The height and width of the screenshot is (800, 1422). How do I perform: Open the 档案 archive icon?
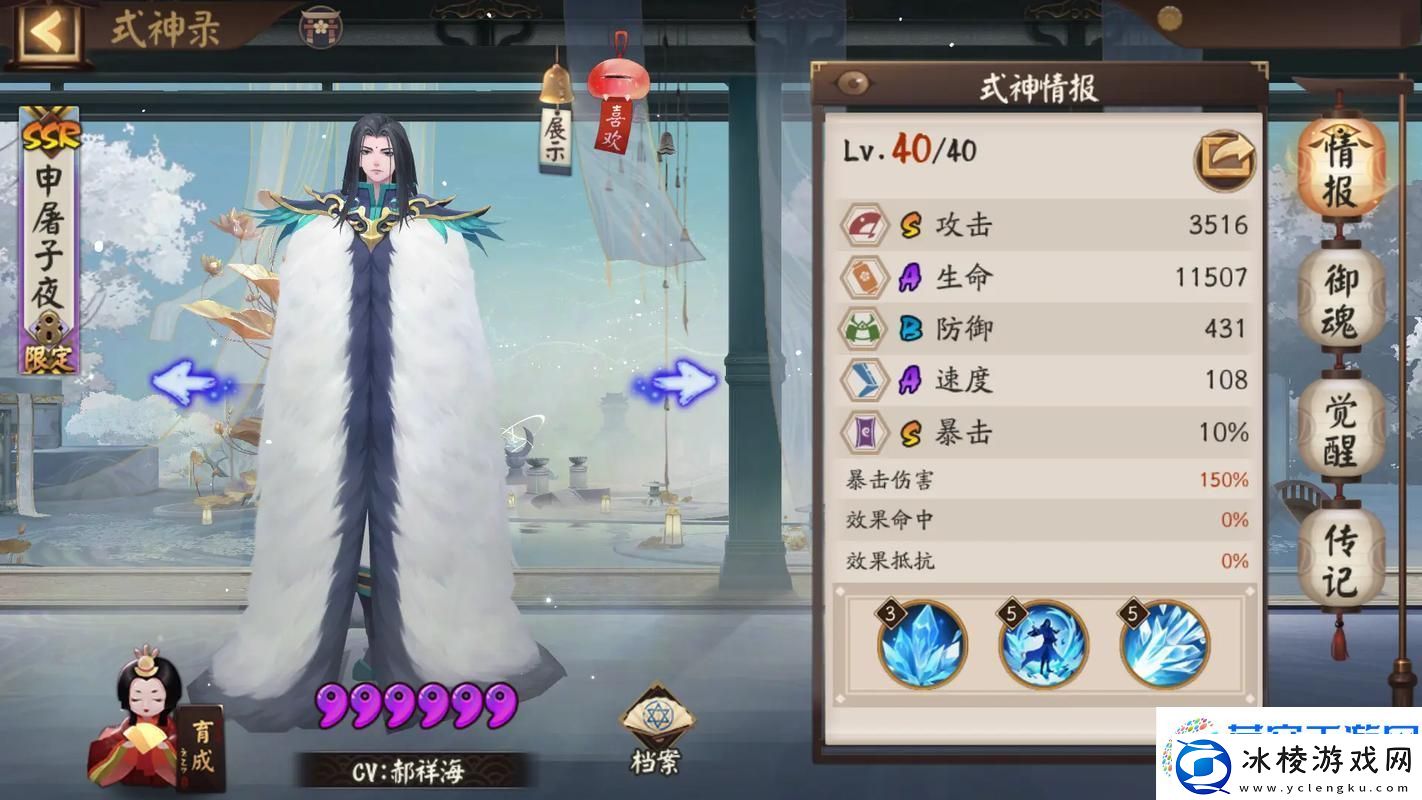[x=660, y=715]
